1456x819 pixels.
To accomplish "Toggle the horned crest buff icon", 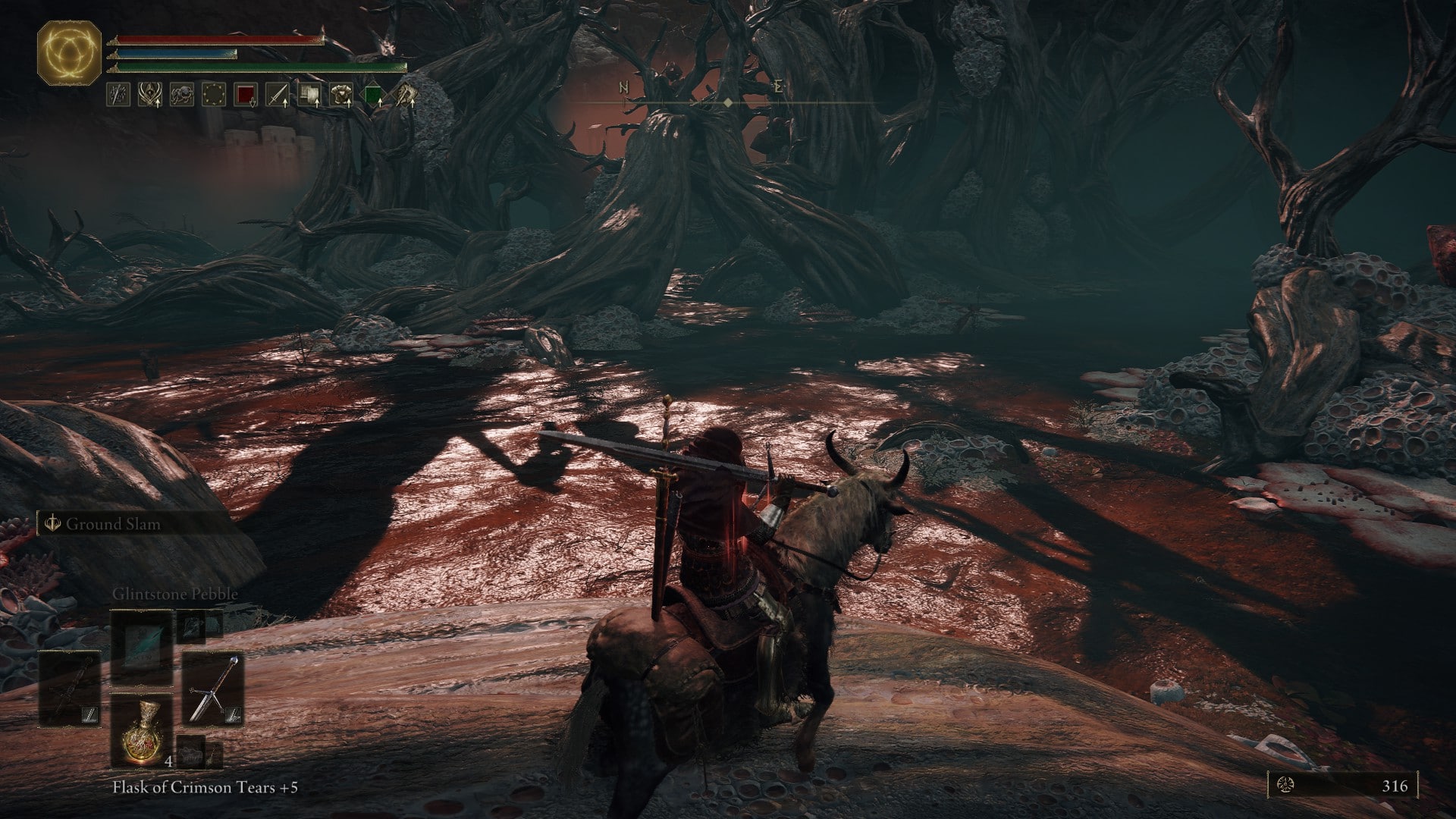I will point(149,93).
